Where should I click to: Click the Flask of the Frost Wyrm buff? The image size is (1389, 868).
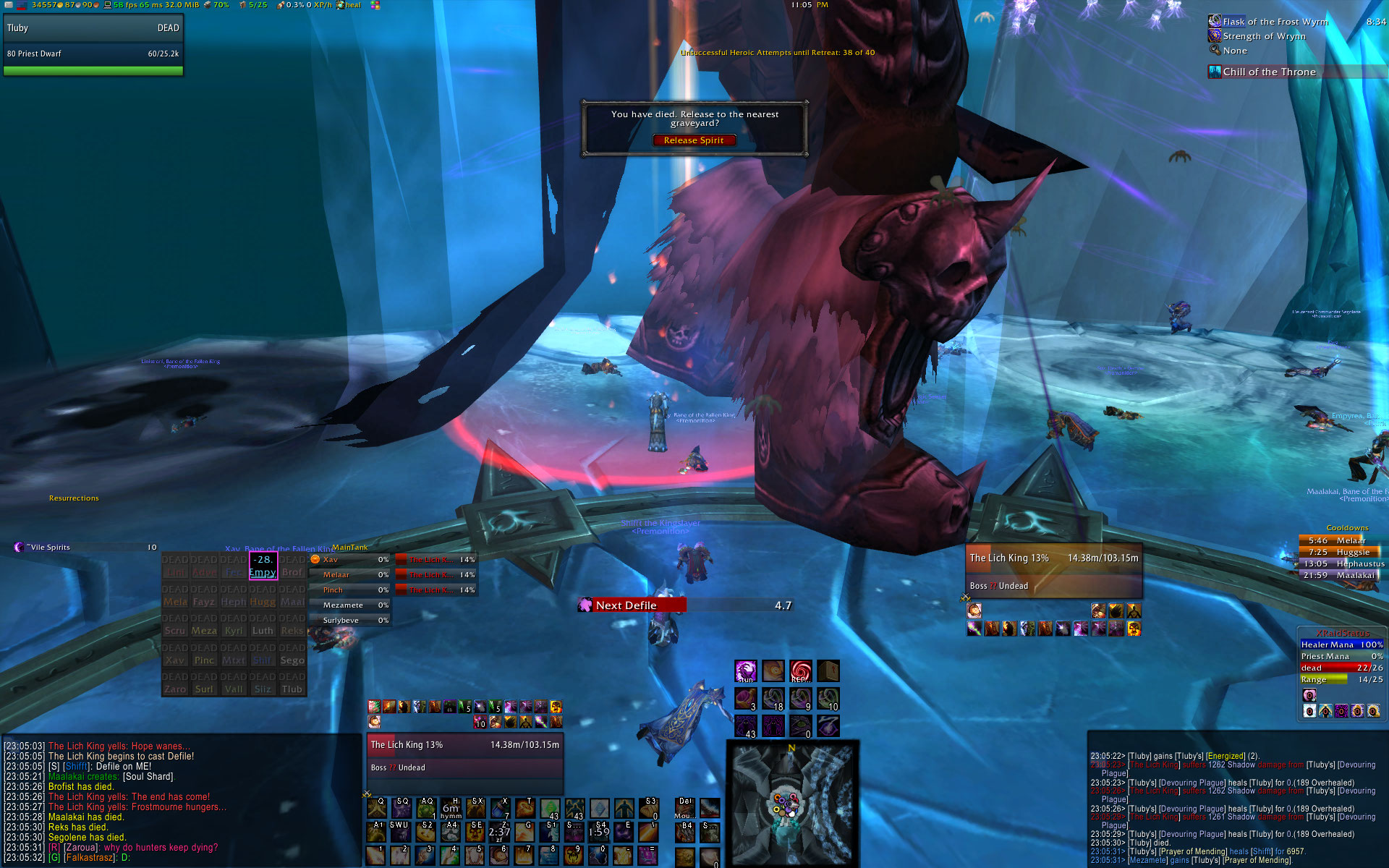point(1275,22)
